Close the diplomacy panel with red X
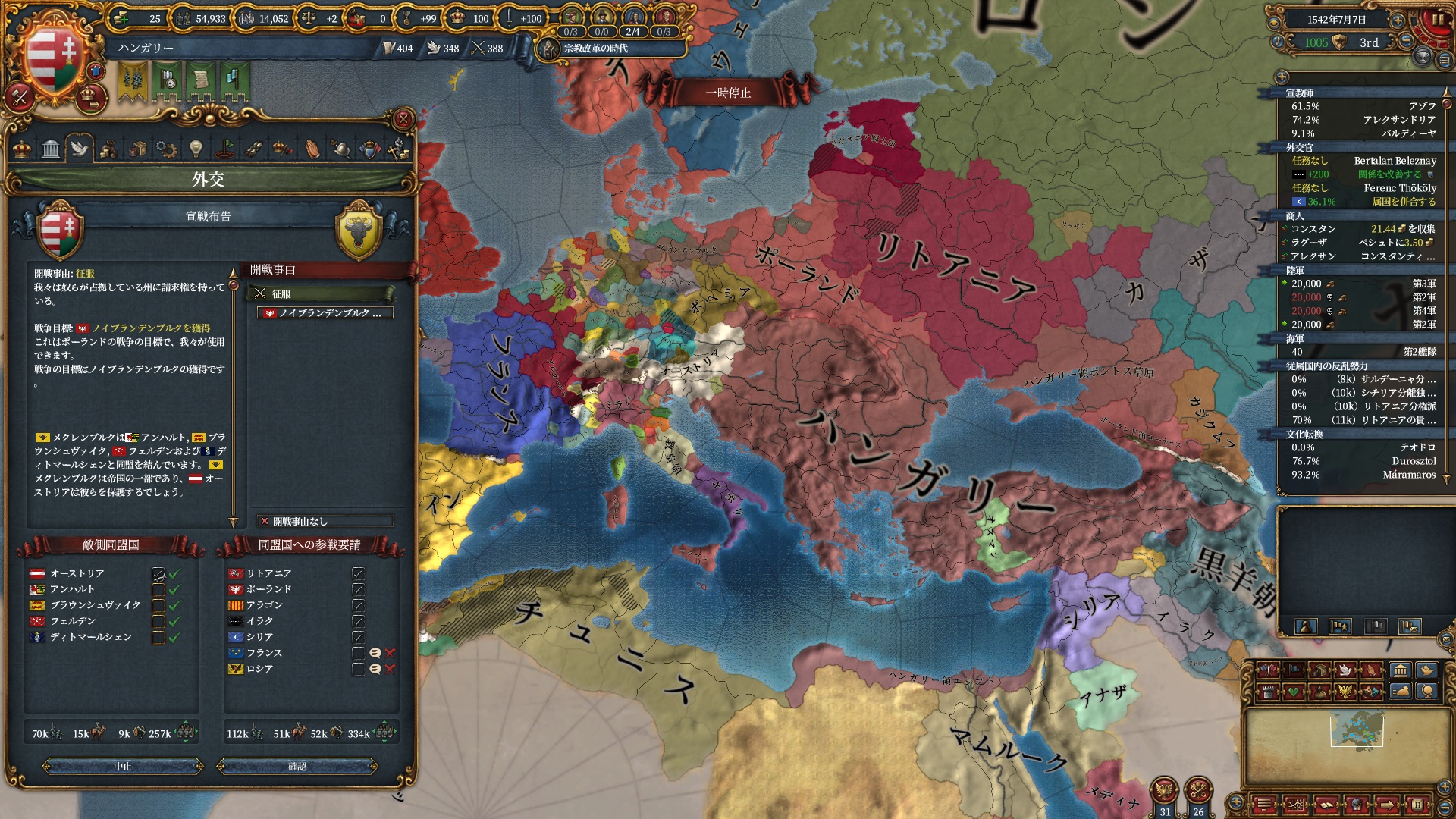The image size is (1456, 819). (403, 119)
